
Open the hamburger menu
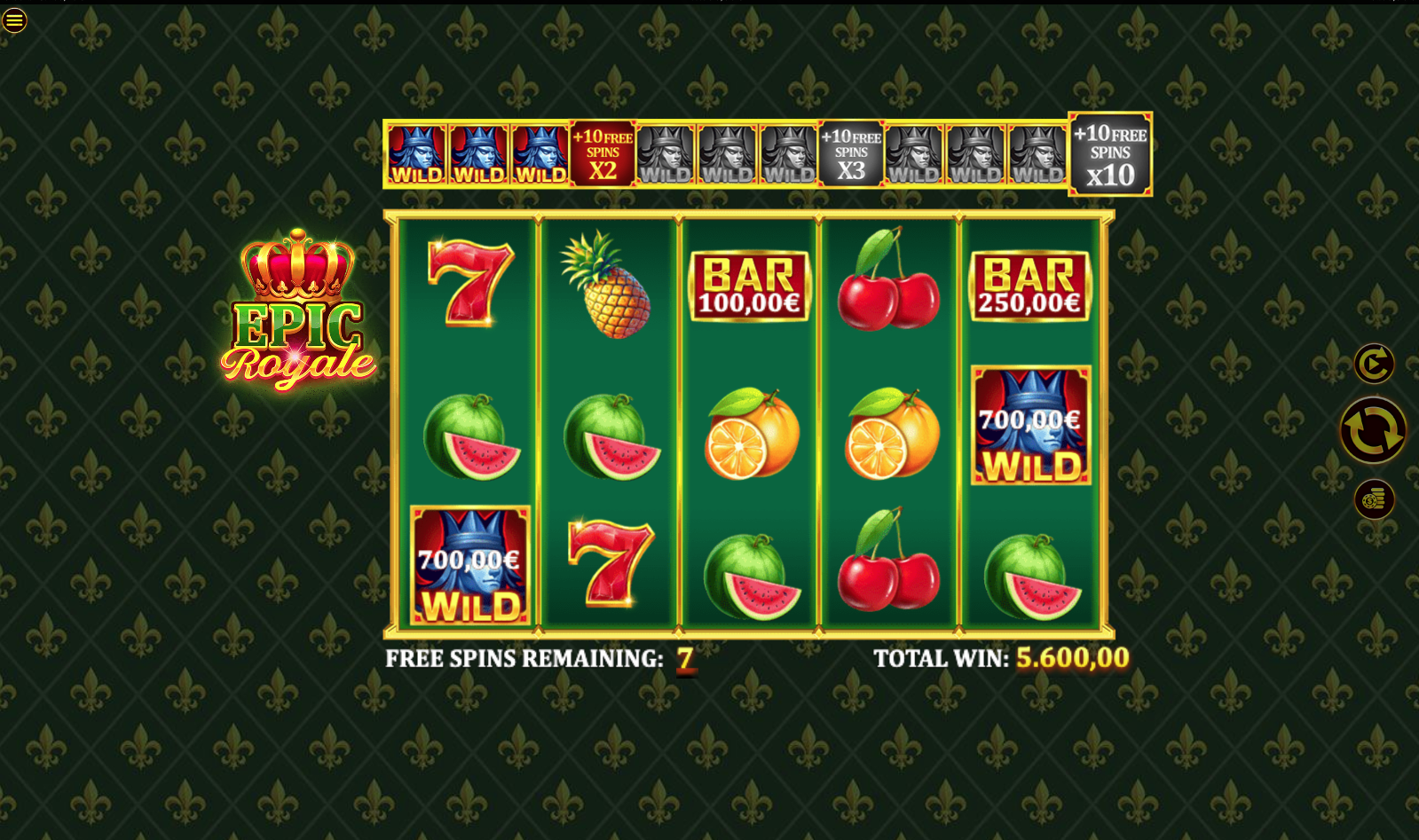click(x=14, y=20)
